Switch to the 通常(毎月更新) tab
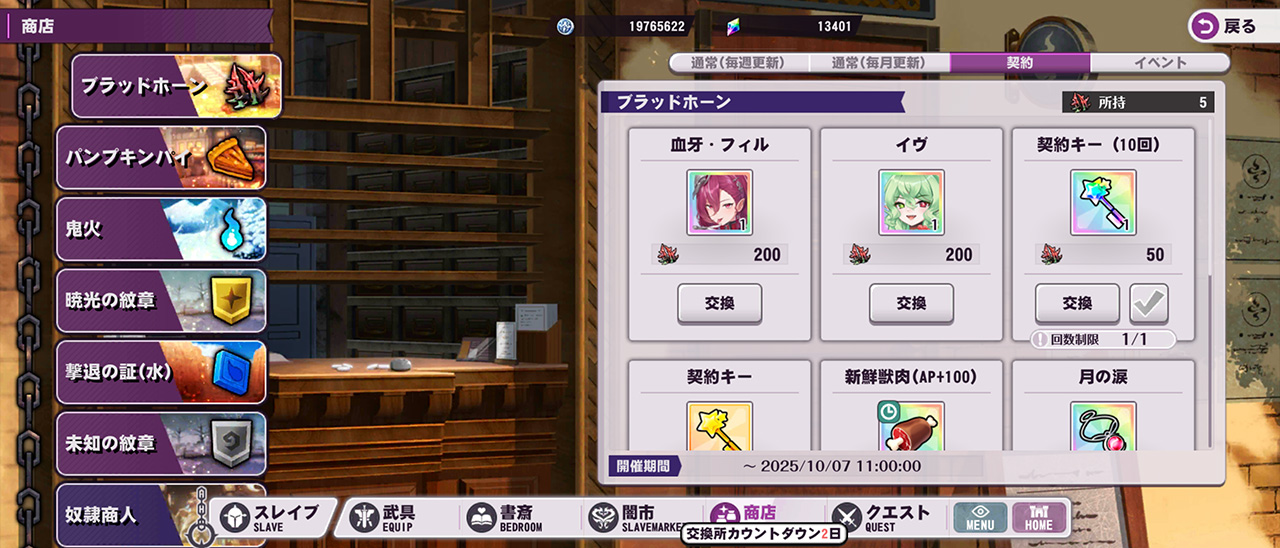1280x548 pixels. 879,63
